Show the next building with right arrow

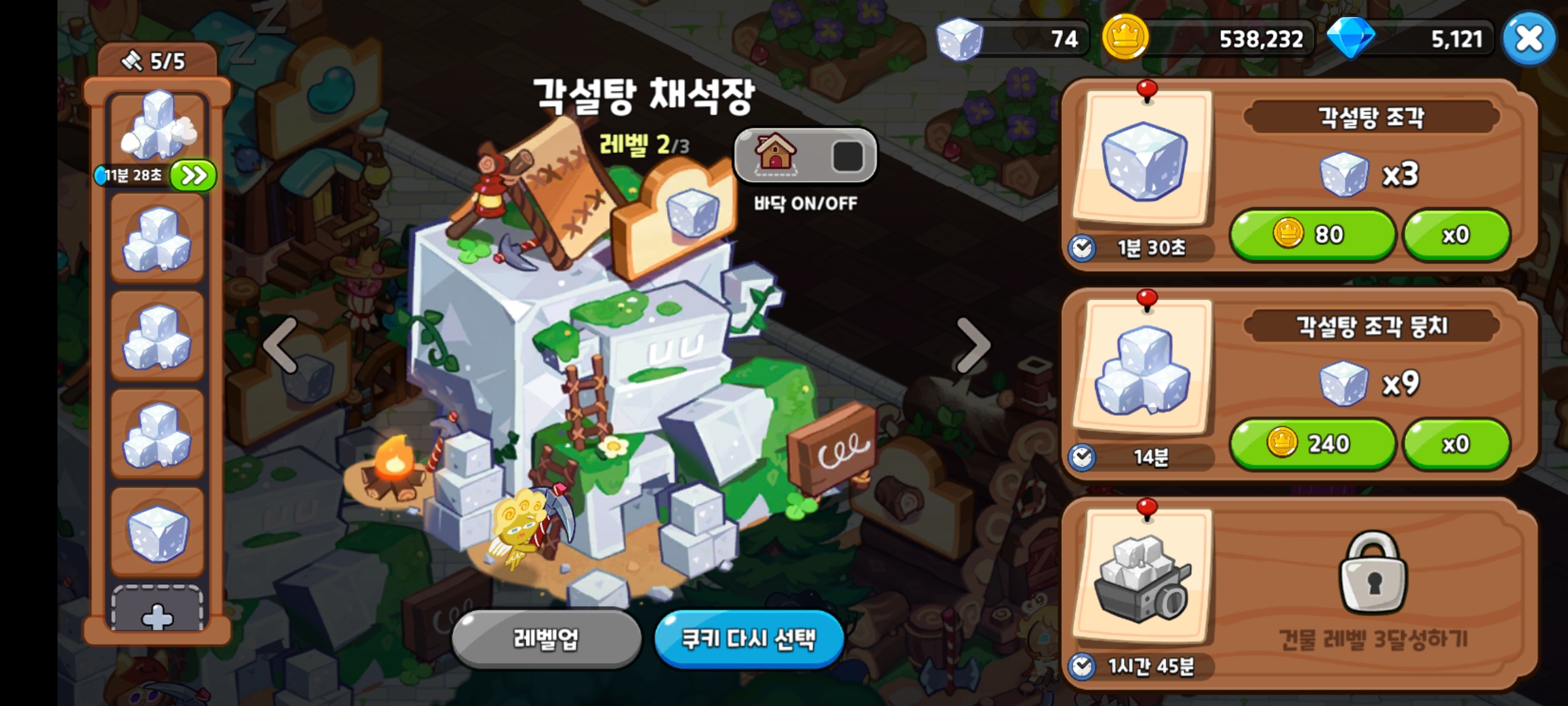coord(973,345)
